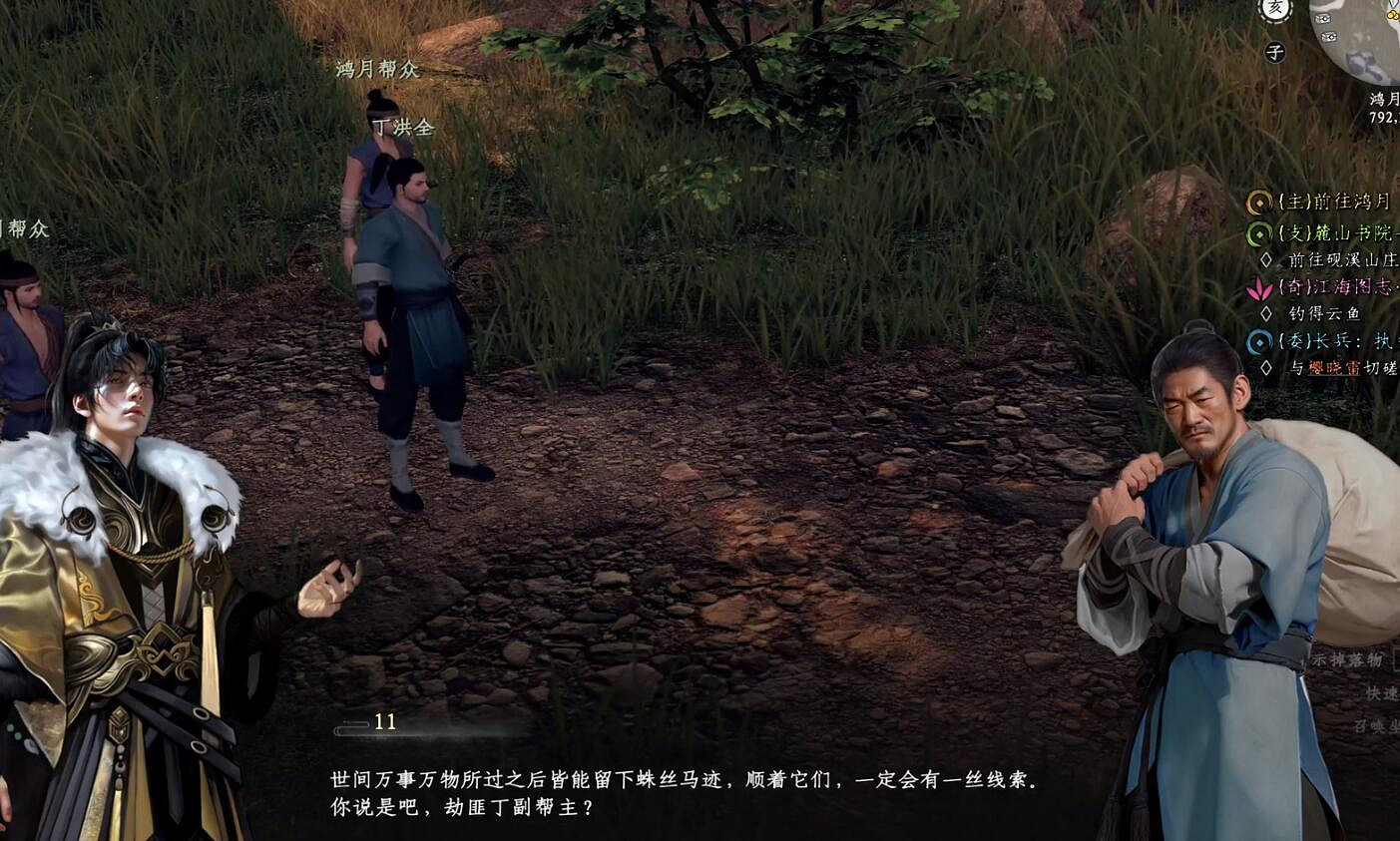Toggle the diamond marker for 前往砚溪山庄 objective
The image size is (1400, 841).
pos(1267,259)
